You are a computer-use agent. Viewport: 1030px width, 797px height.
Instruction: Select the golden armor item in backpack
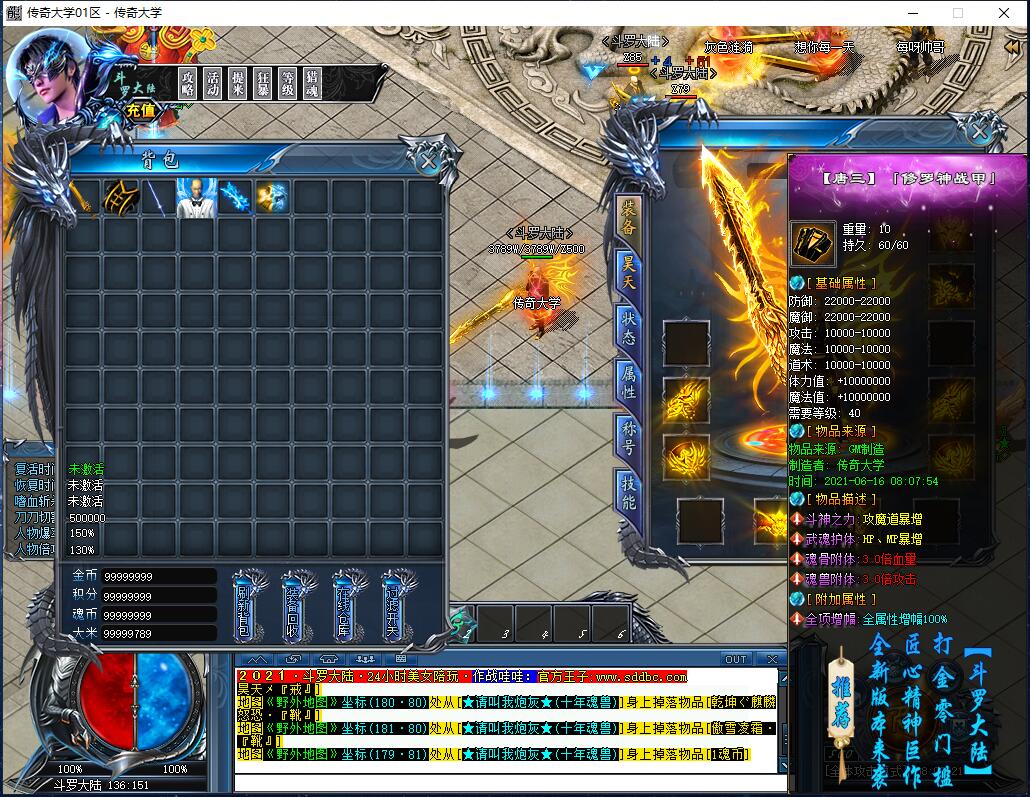[122, 198]
